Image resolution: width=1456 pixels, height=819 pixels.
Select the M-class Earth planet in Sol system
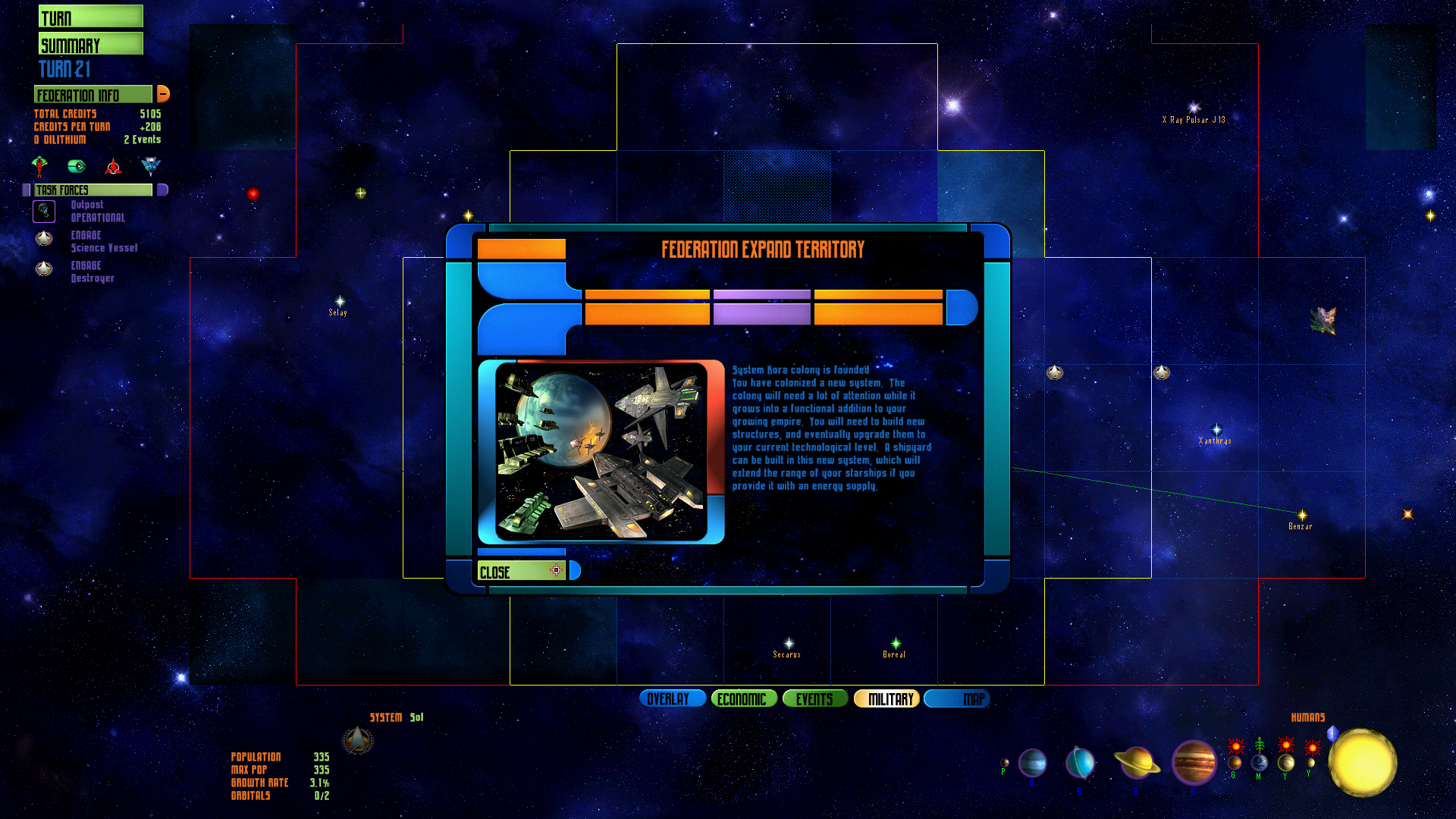coord(1261,764)
